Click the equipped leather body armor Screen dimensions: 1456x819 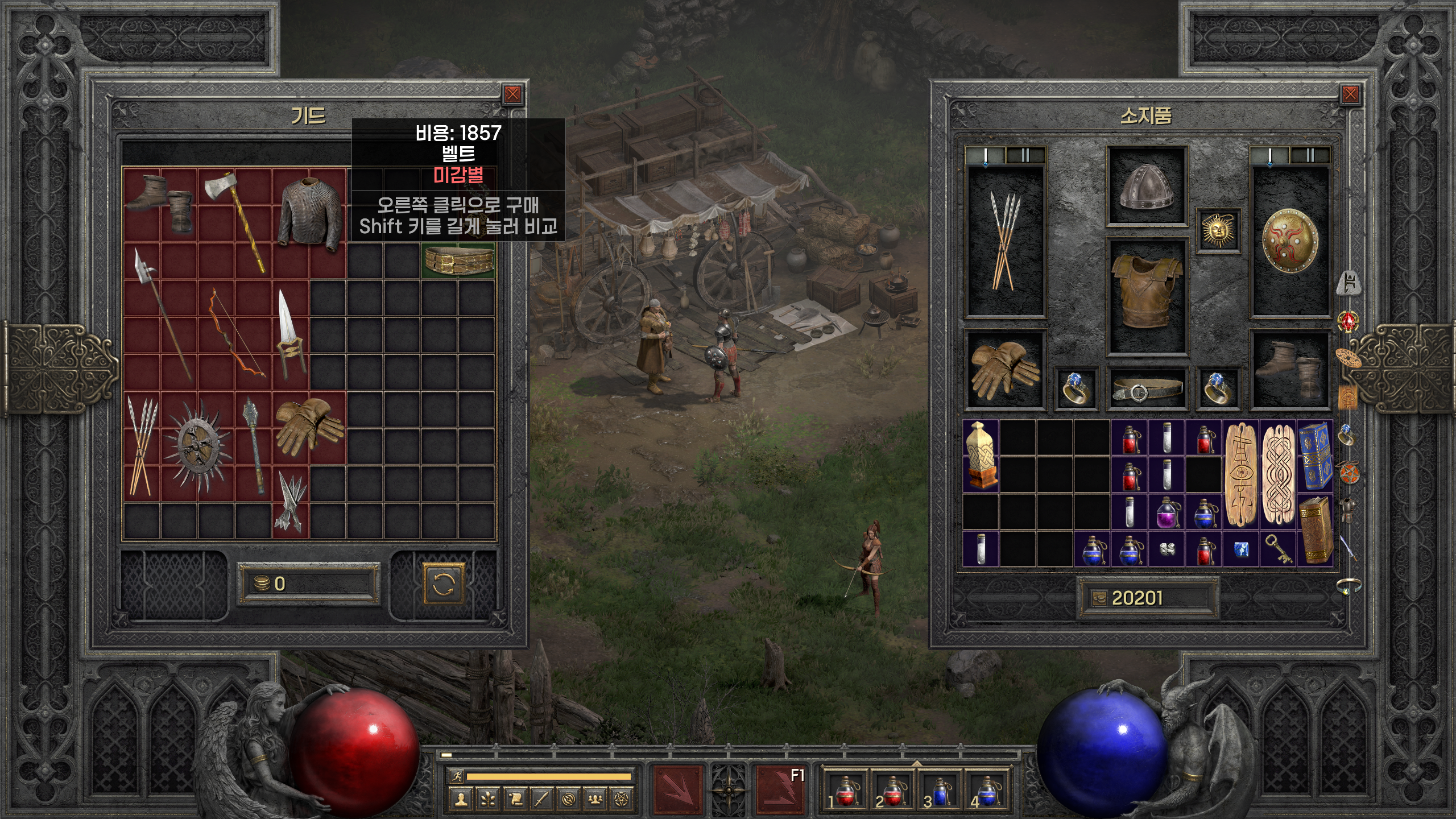pyautogui.click(x=1146, y=297)
